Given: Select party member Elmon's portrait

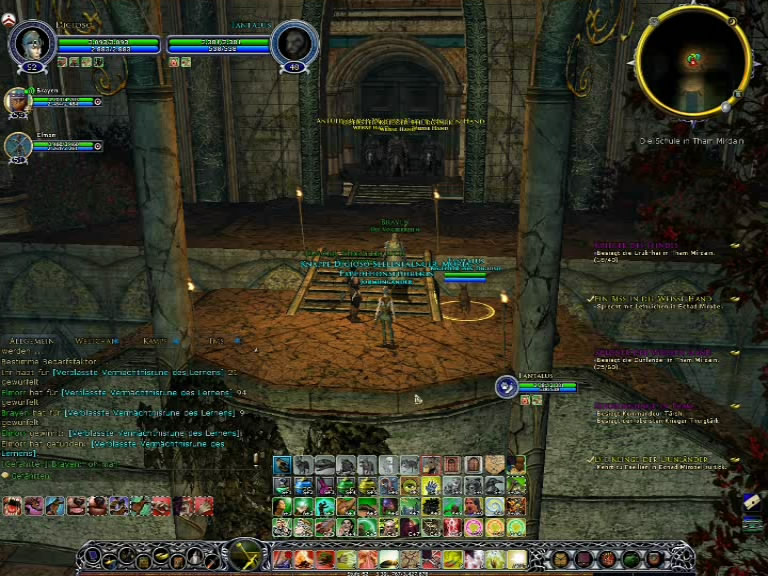Looking at the screenshot, I should click(17, 146).
